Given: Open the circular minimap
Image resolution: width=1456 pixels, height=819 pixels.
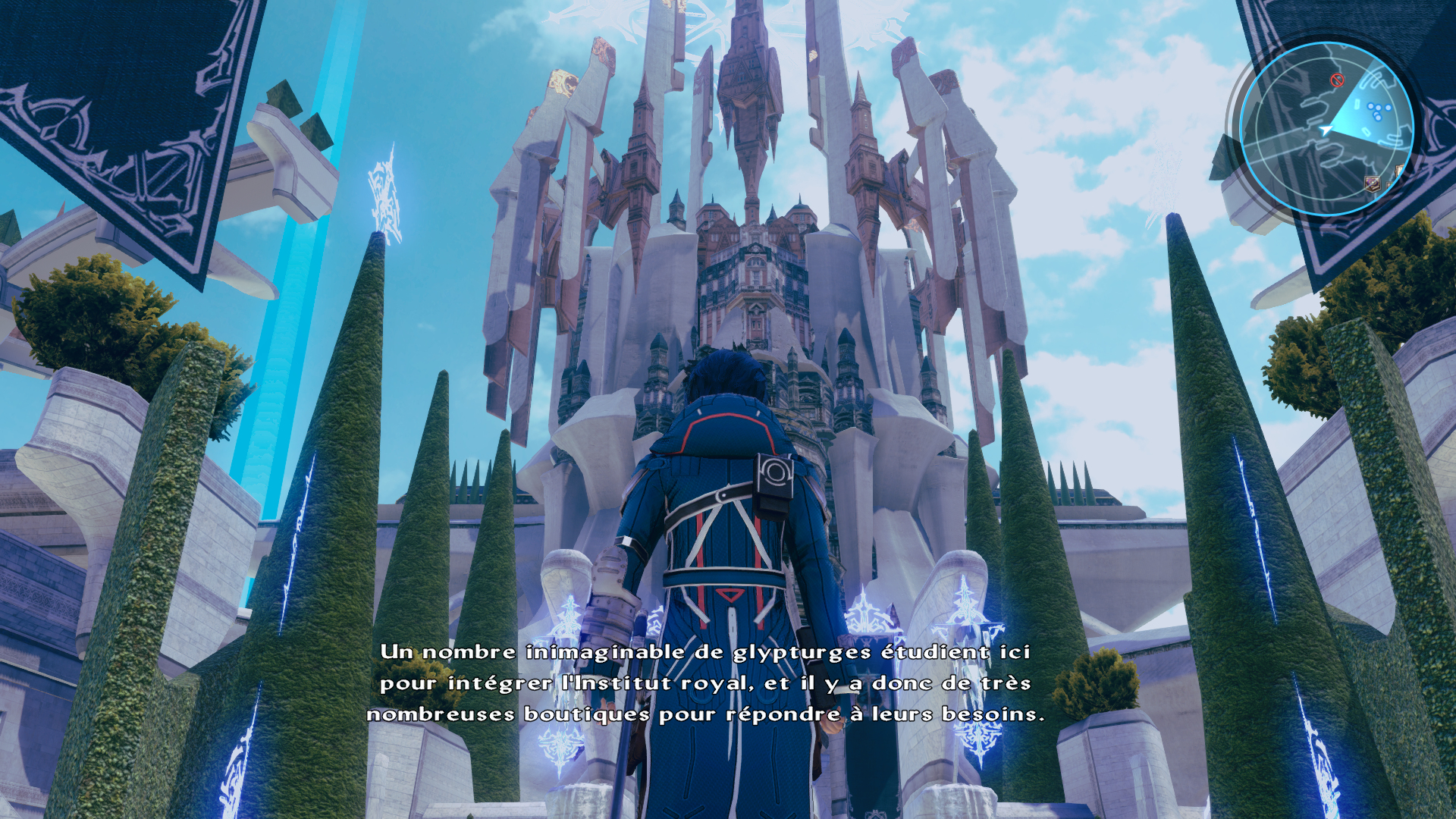Looking at the screenshot, I should point(1326,129).
